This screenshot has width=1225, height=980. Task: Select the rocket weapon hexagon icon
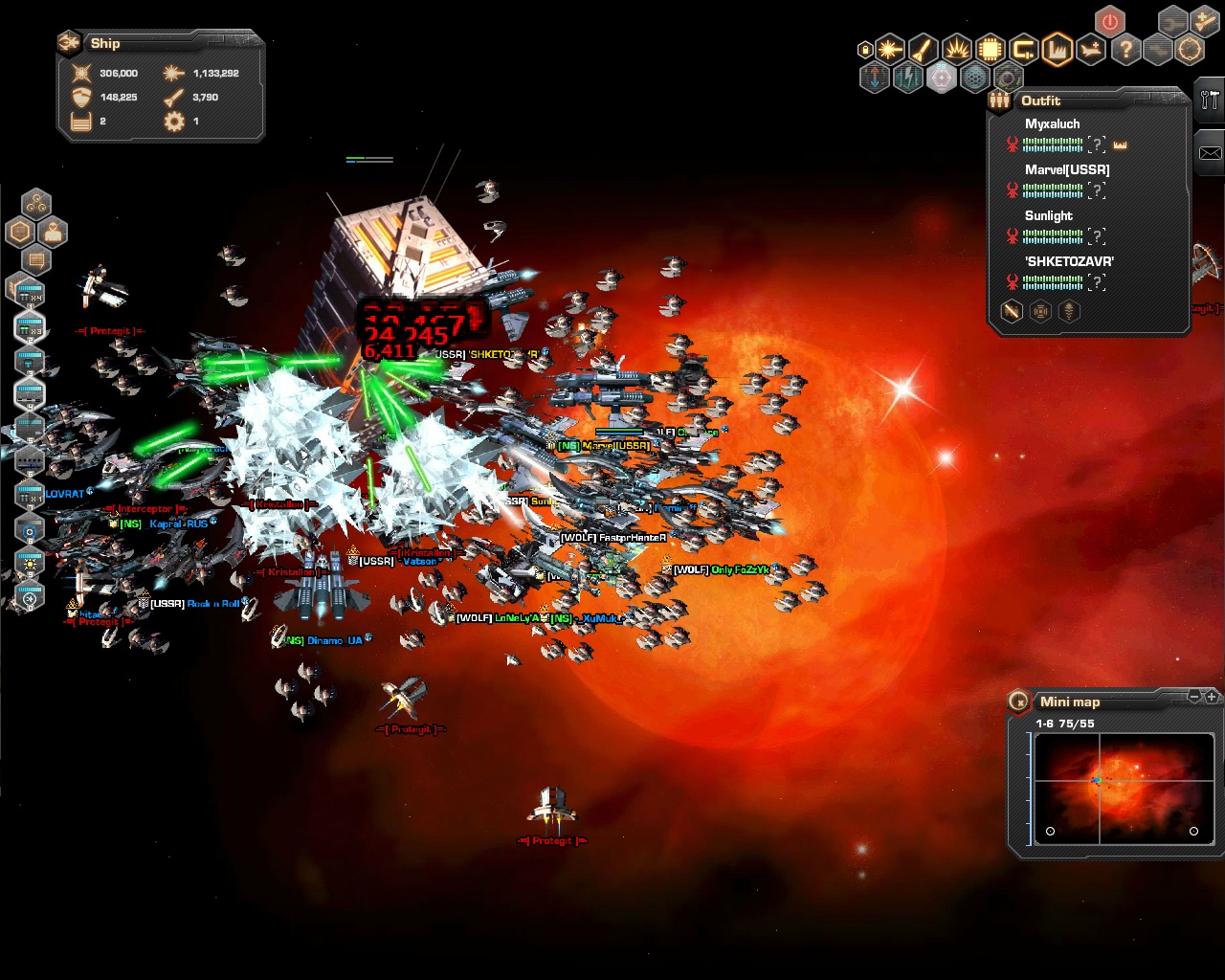(x=924, y=49)
